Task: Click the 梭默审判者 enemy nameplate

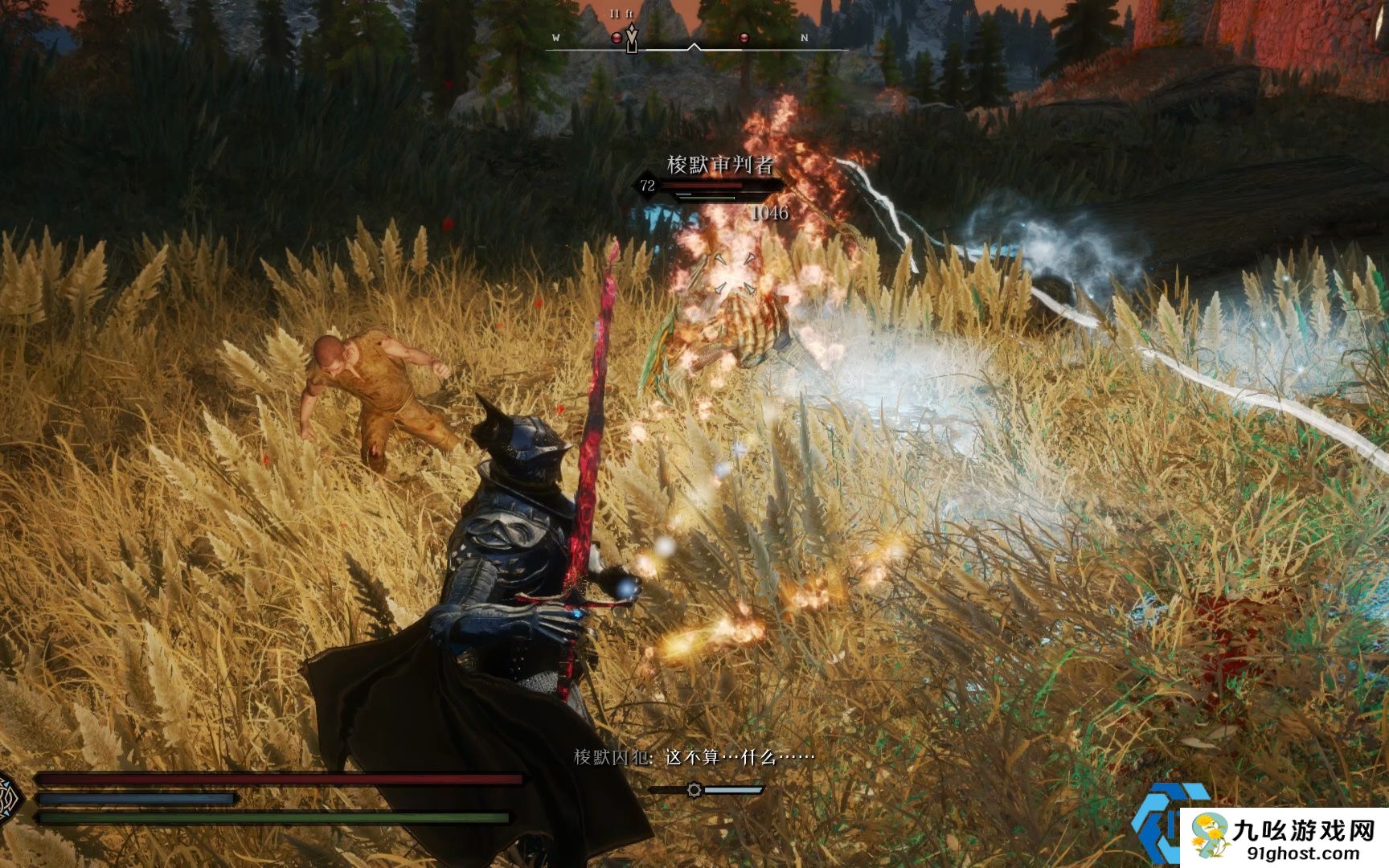Action: click(719, 166)
